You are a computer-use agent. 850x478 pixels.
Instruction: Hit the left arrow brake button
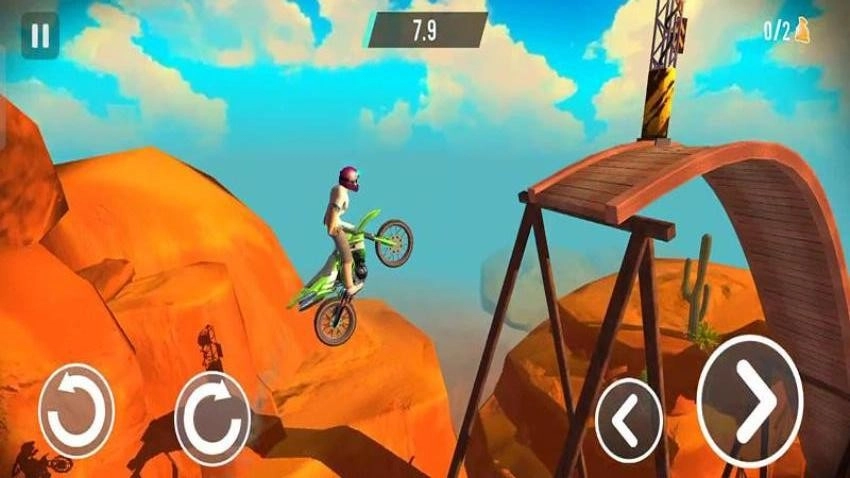[628, 420]
